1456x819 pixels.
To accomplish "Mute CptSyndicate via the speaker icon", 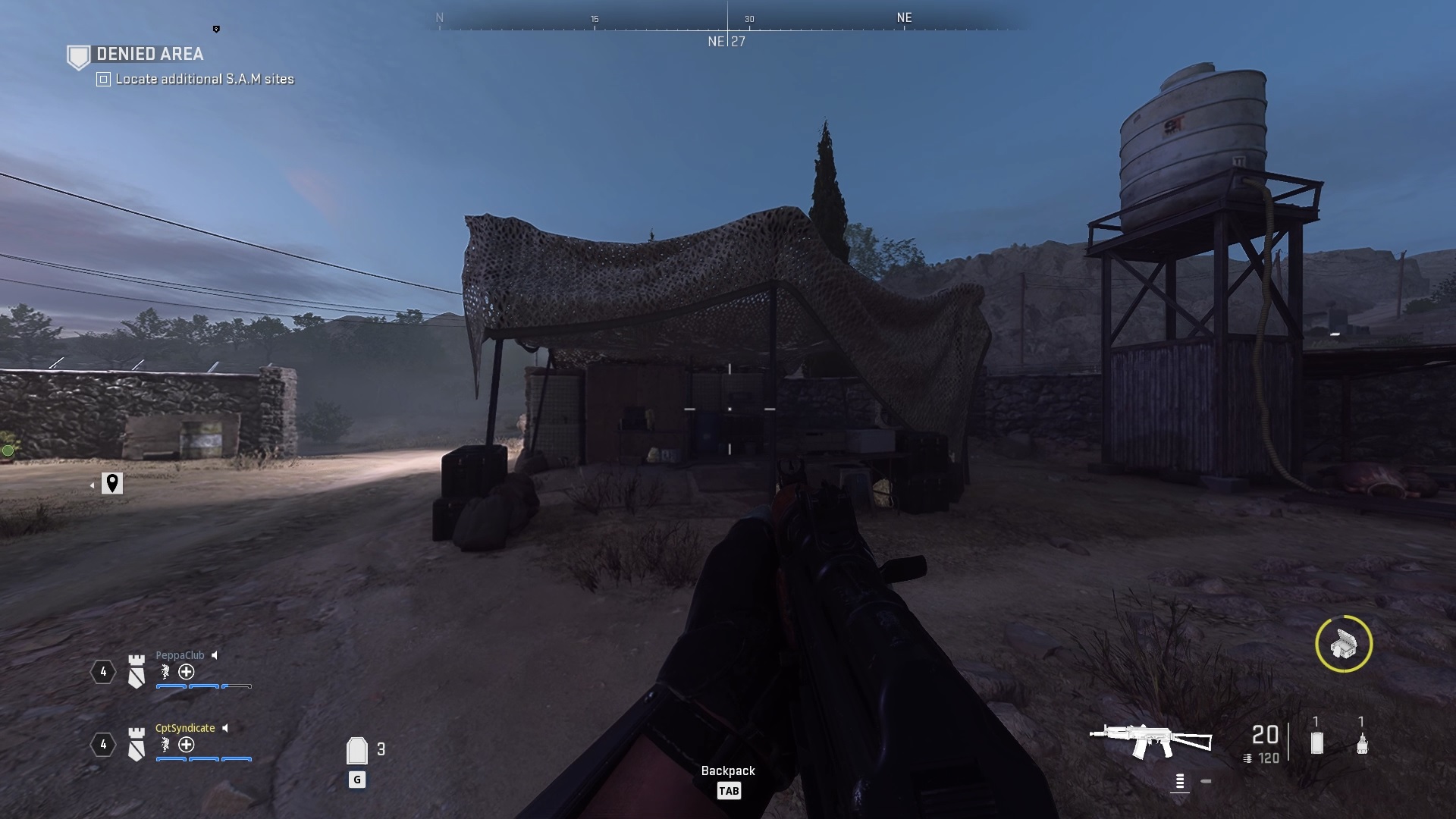I will (x=224, y=727).
